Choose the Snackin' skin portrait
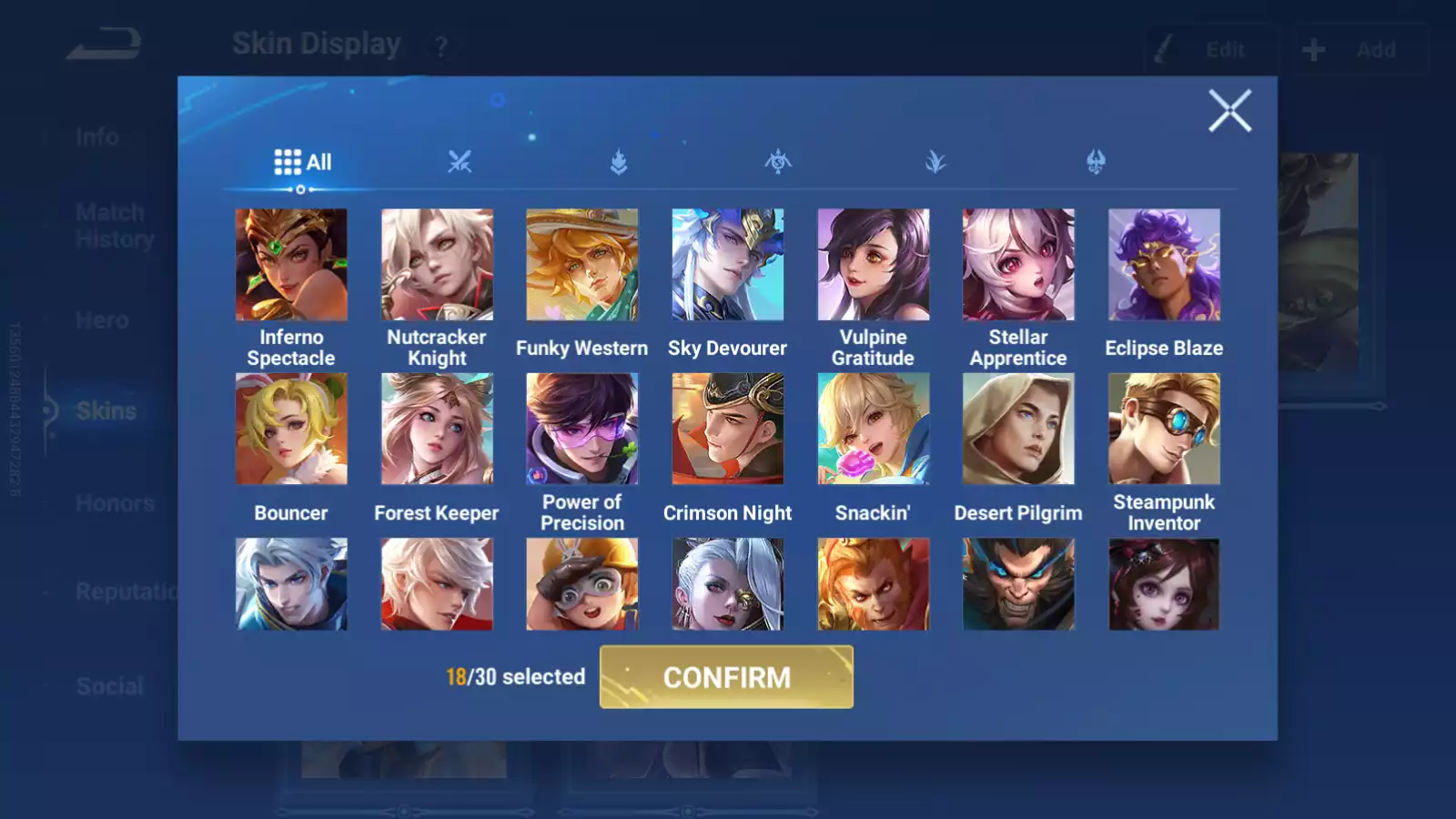 [874, 429]
